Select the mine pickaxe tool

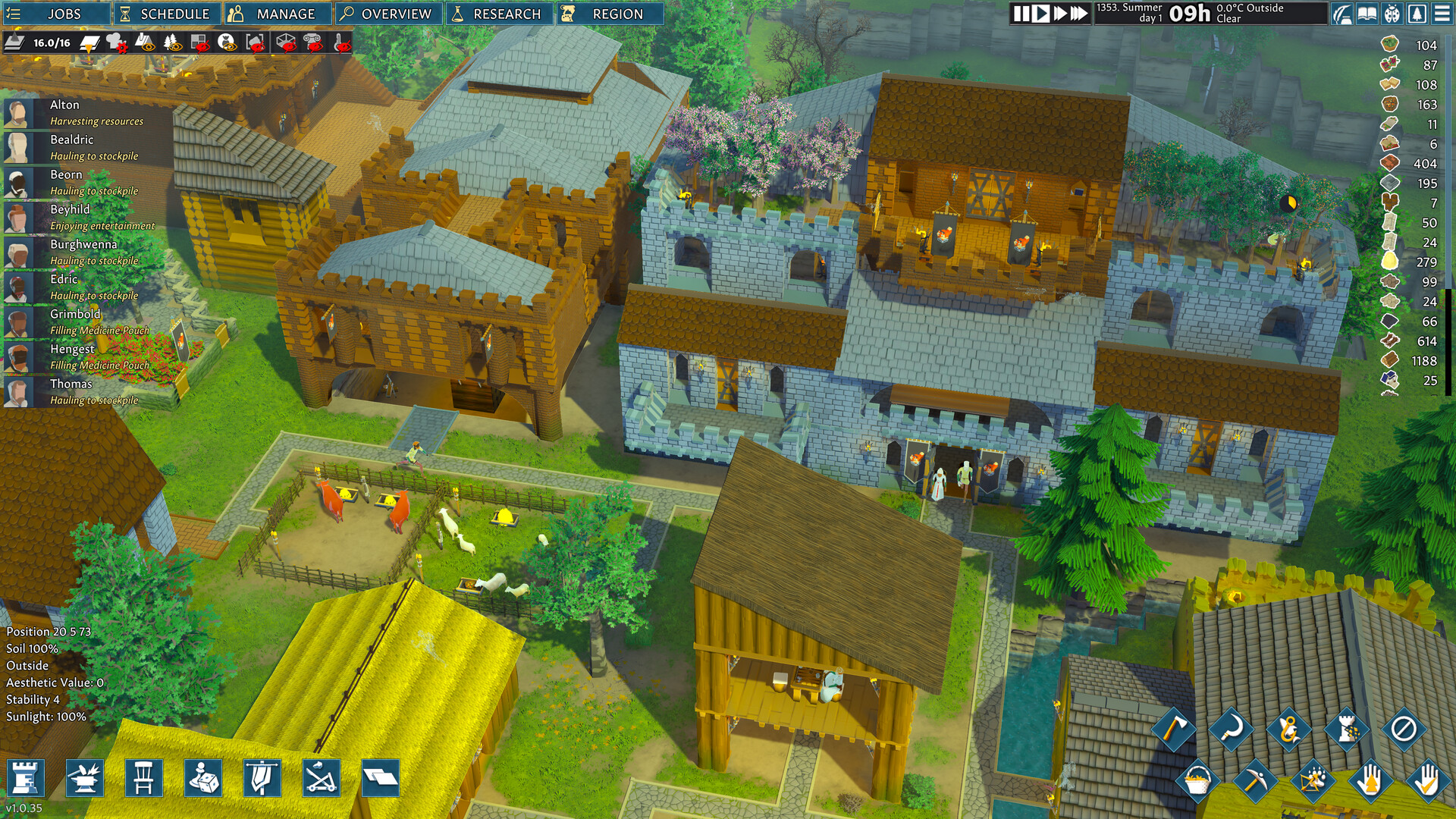[1255, 781]
